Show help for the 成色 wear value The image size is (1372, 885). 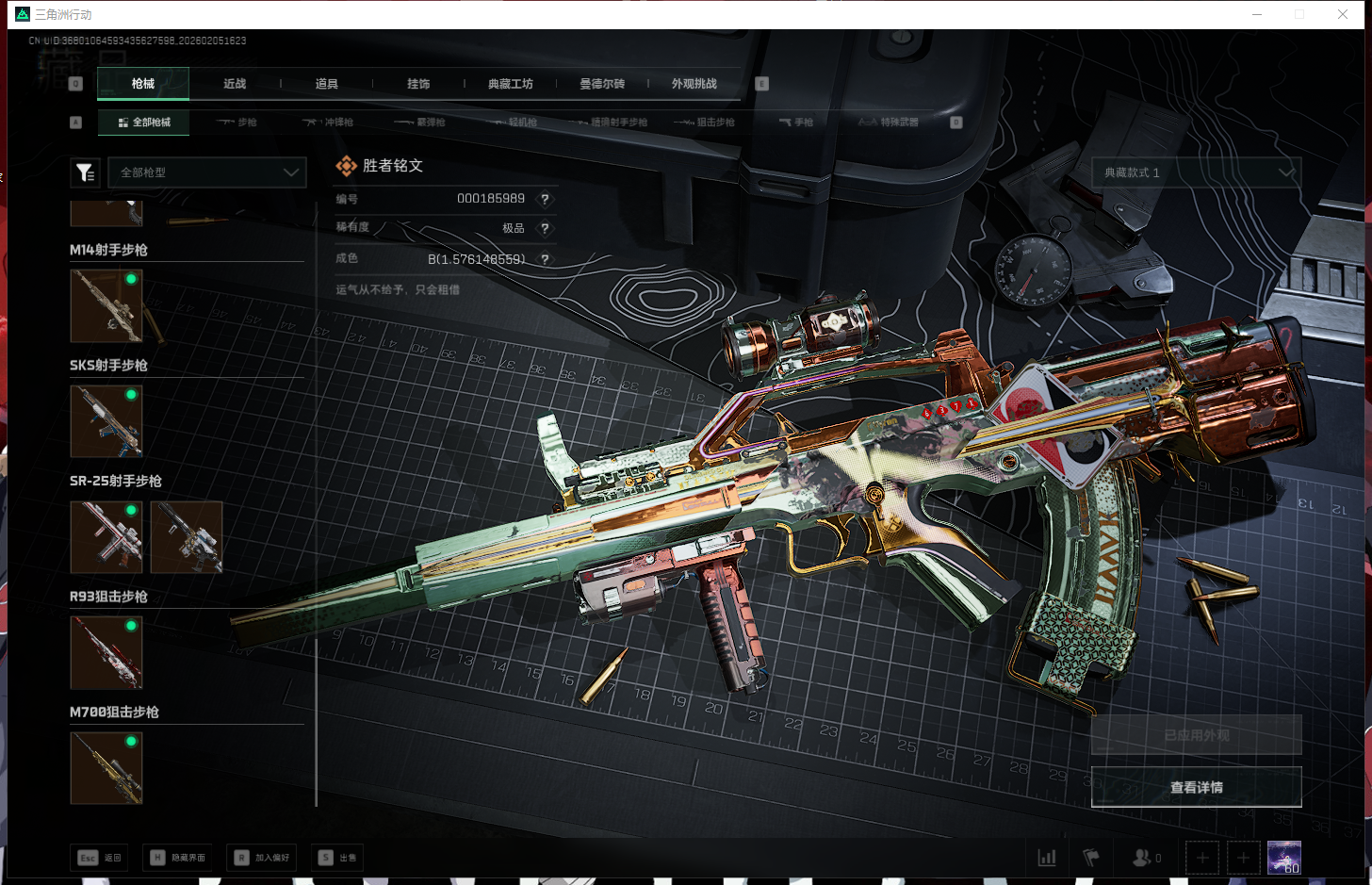(545, 259)
